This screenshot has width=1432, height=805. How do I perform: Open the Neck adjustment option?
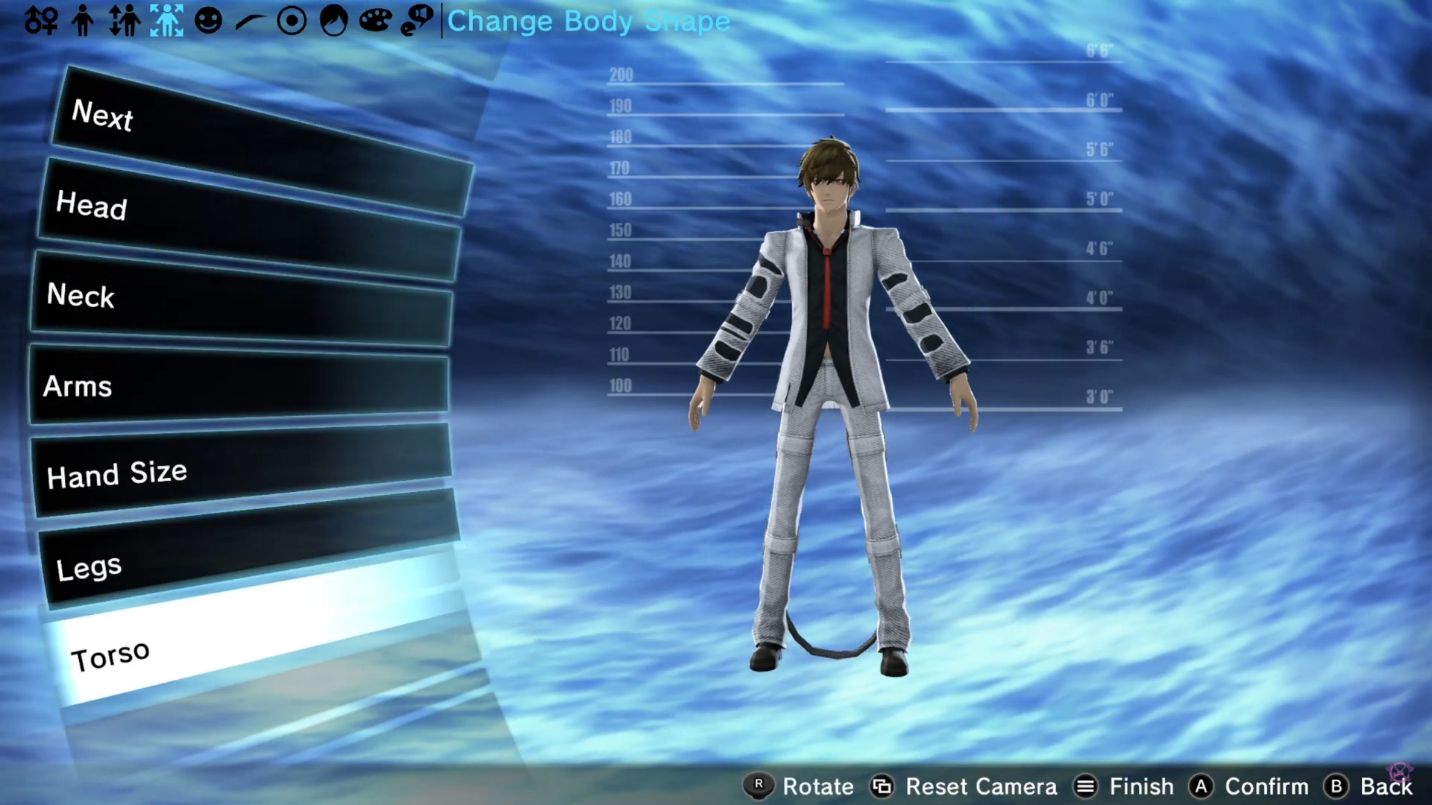point(243,300)
